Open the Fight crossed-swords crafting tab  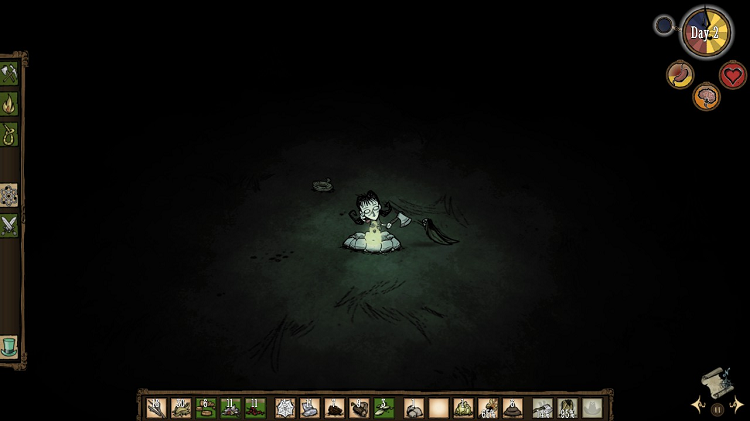9,226
